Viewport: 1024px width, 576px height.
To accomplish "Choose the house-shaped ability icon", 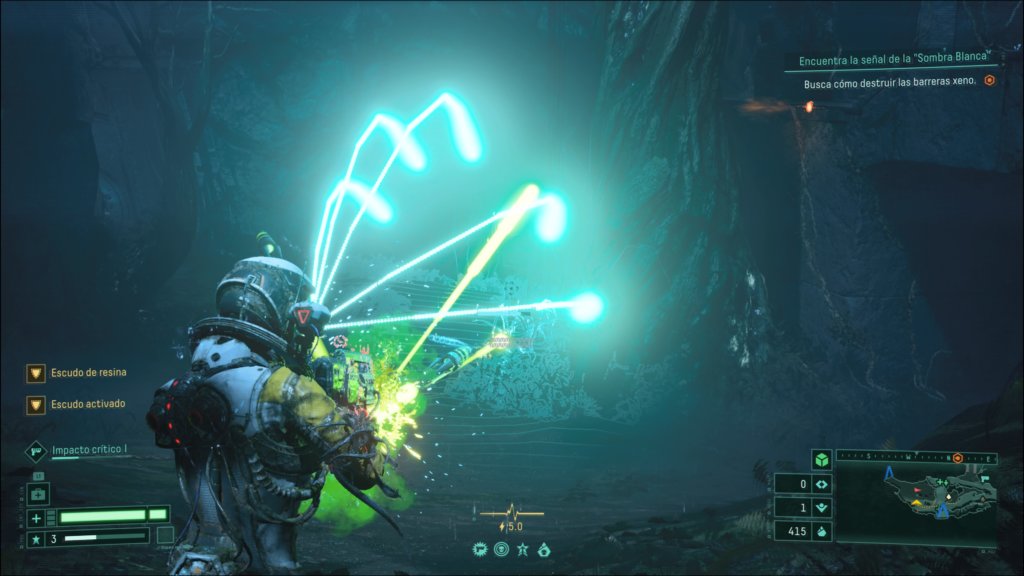I will 543,549.
